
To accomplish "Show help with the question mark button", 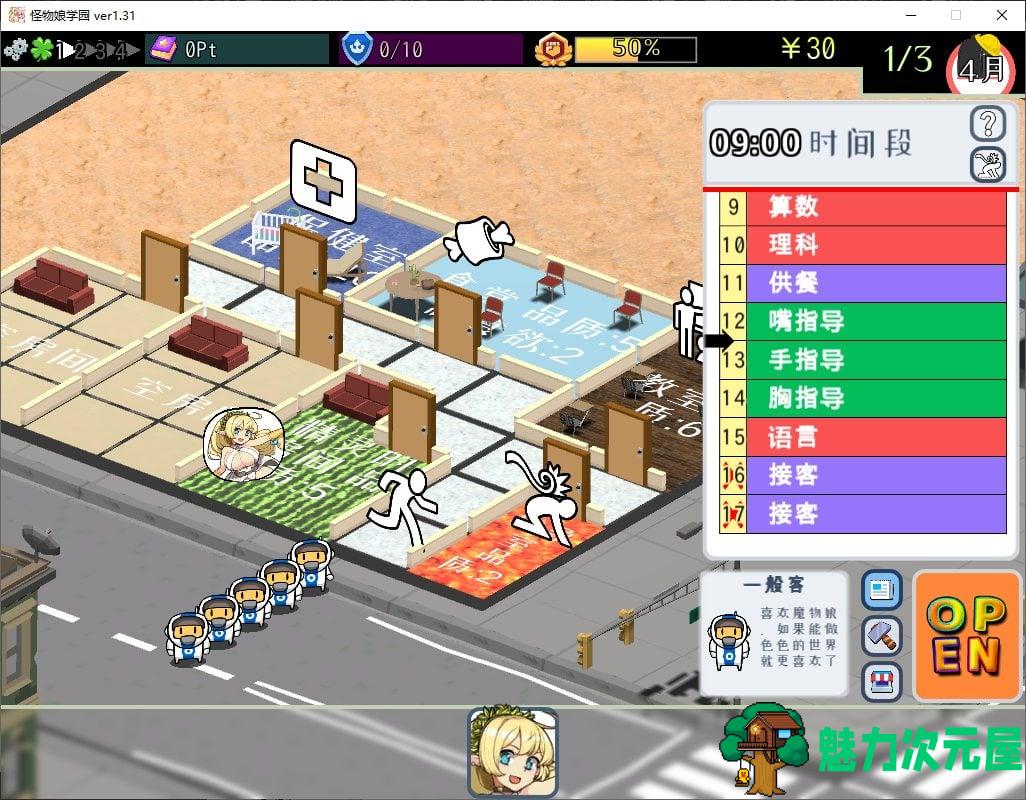I will click(988, 124).
